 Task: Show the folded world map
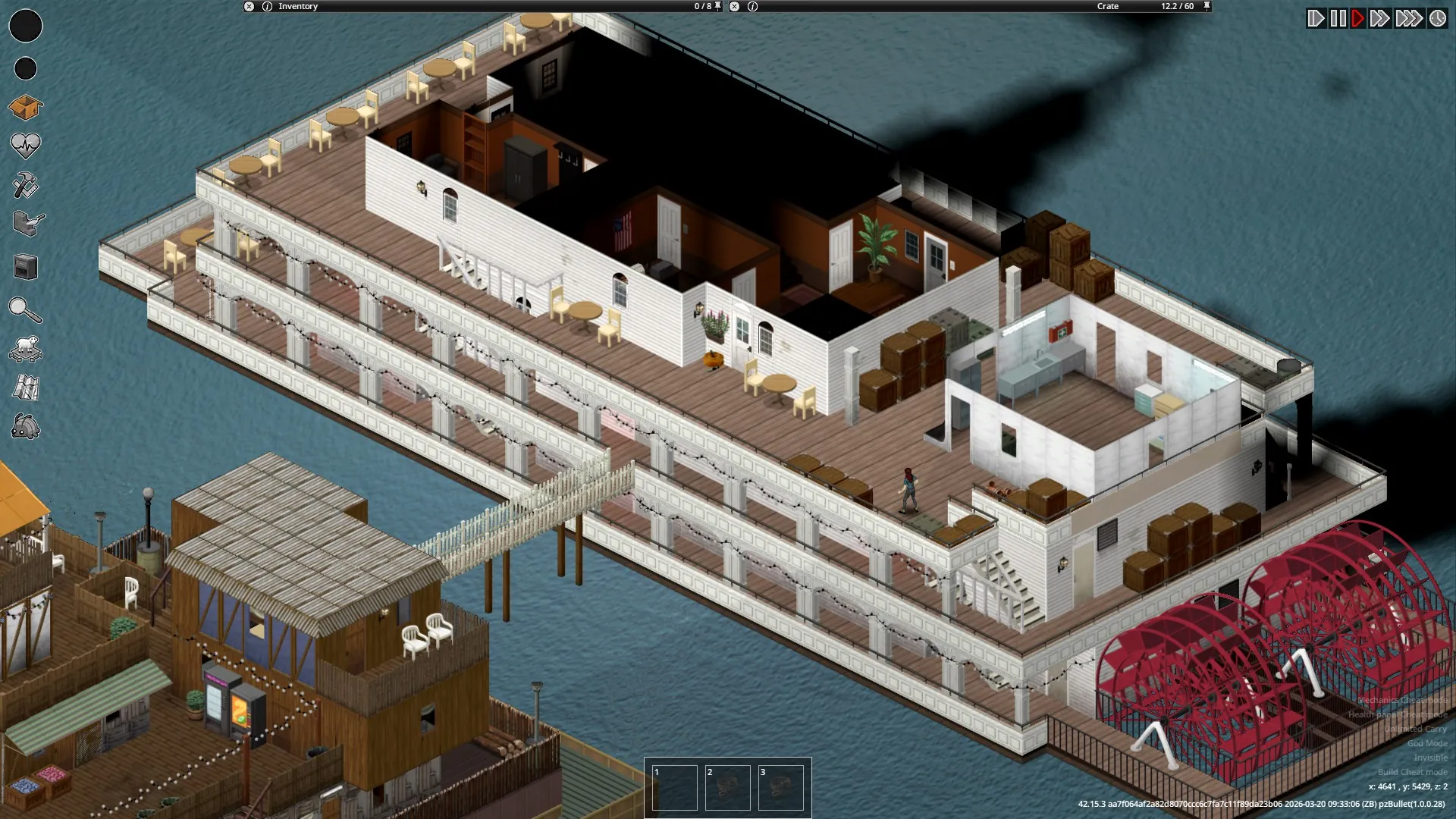26,388
